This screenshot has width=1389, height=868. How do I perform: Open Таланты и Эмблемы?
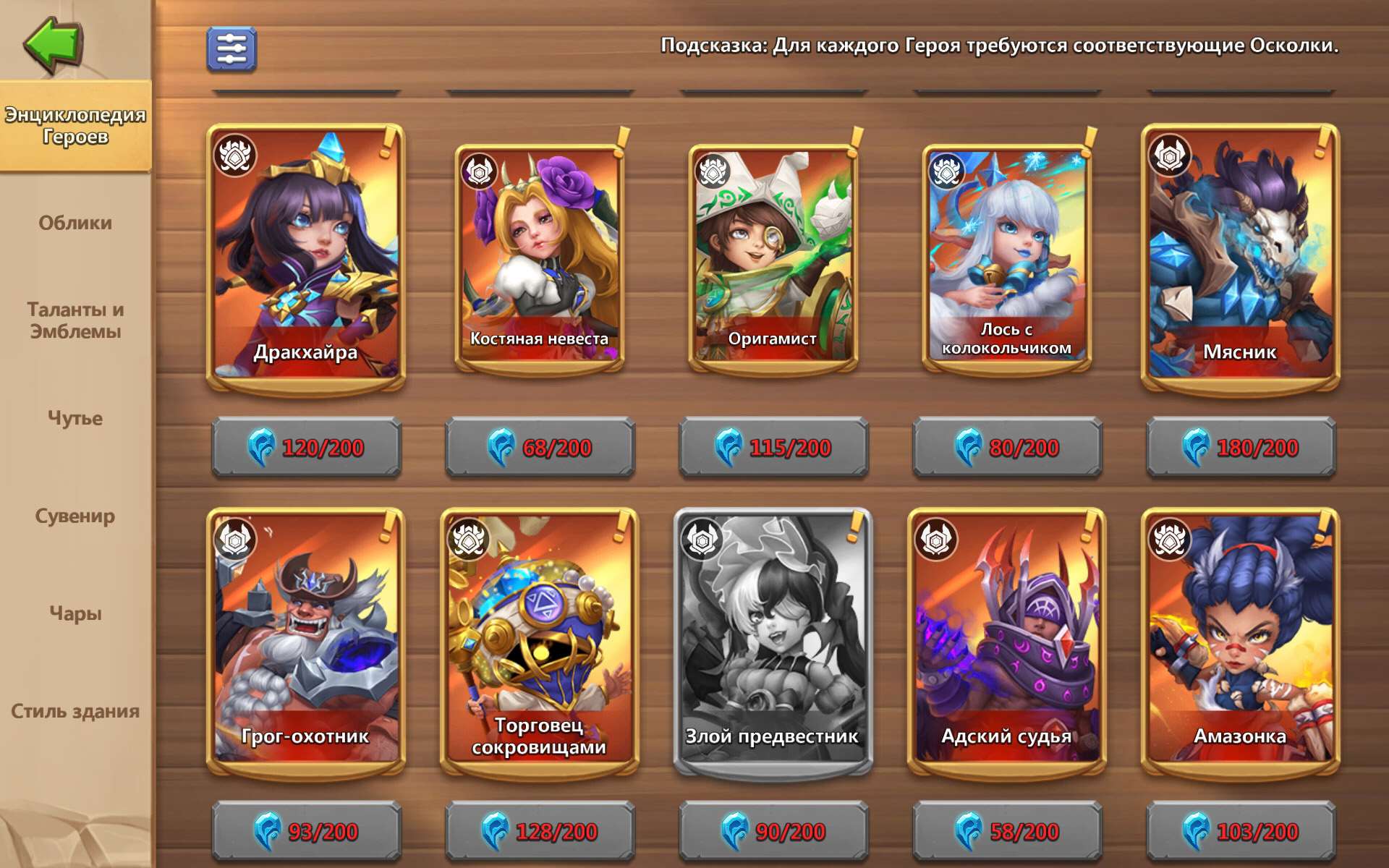pos(77,320)
